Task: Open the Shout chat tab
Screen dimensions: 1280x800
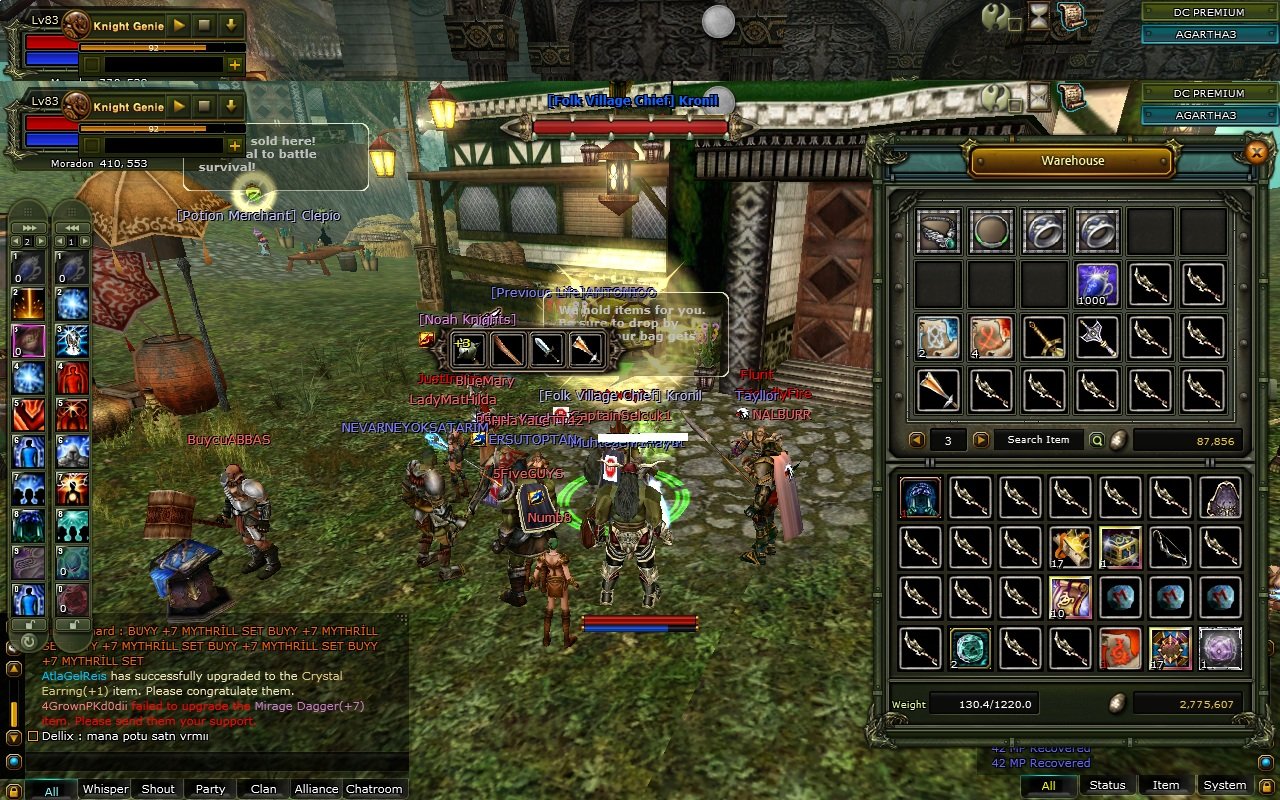Action: 158,789
